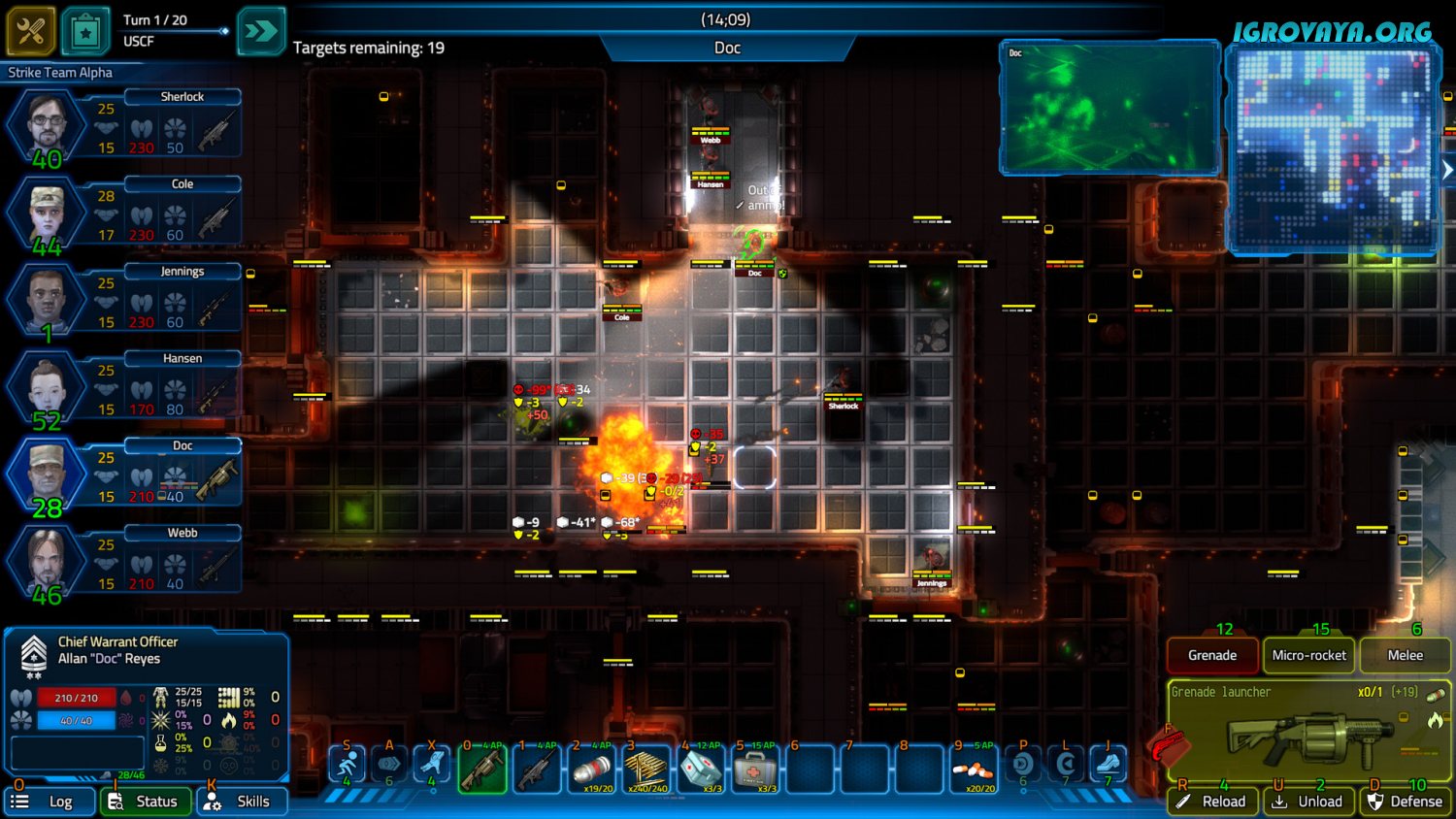Use the small medkit item
Image resolution: width=1456 pixels, height=819 pixels.
point(701,770)
